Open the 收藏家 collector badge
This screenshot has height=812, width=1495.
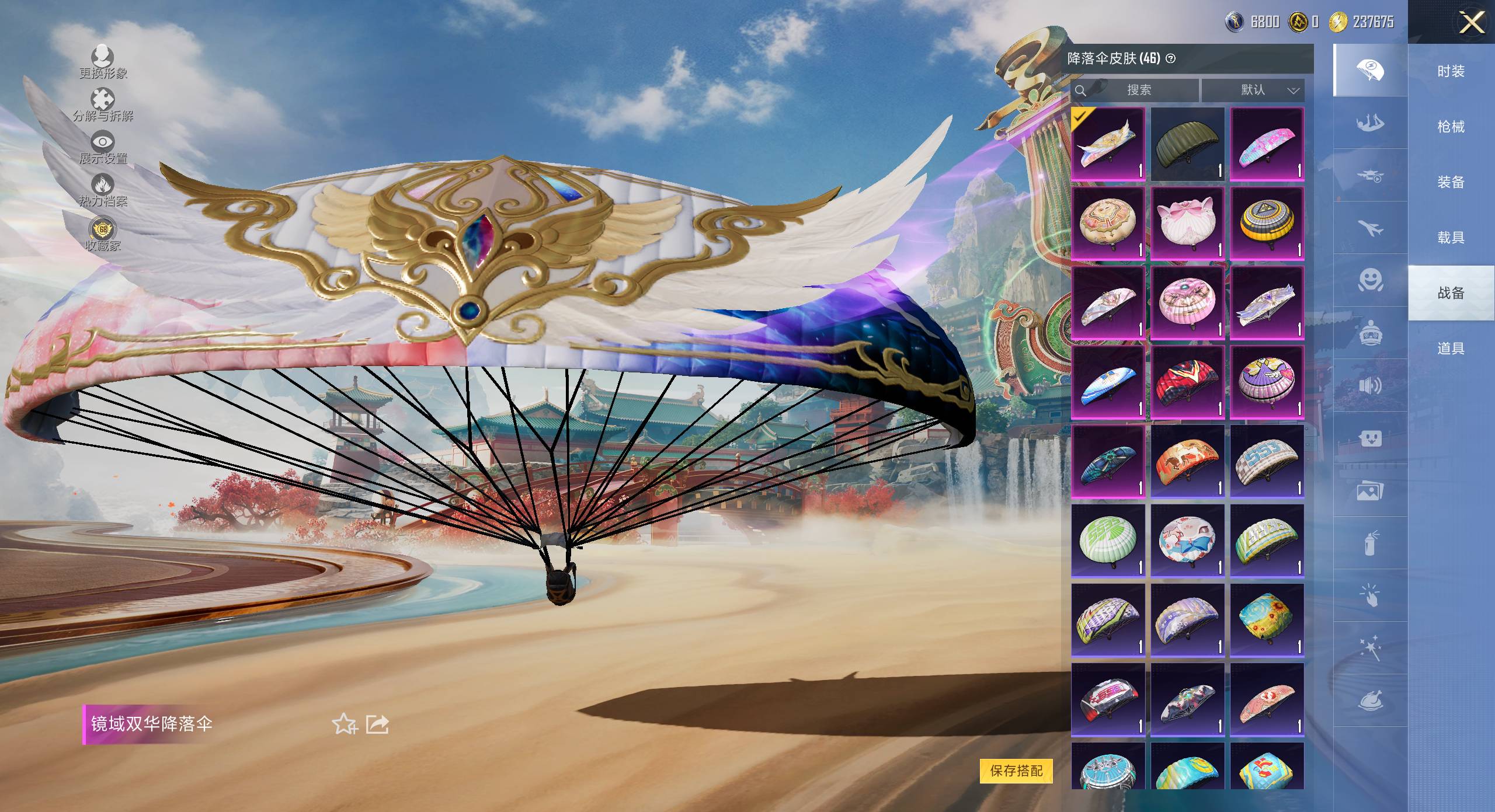click(x=103, y=234)
